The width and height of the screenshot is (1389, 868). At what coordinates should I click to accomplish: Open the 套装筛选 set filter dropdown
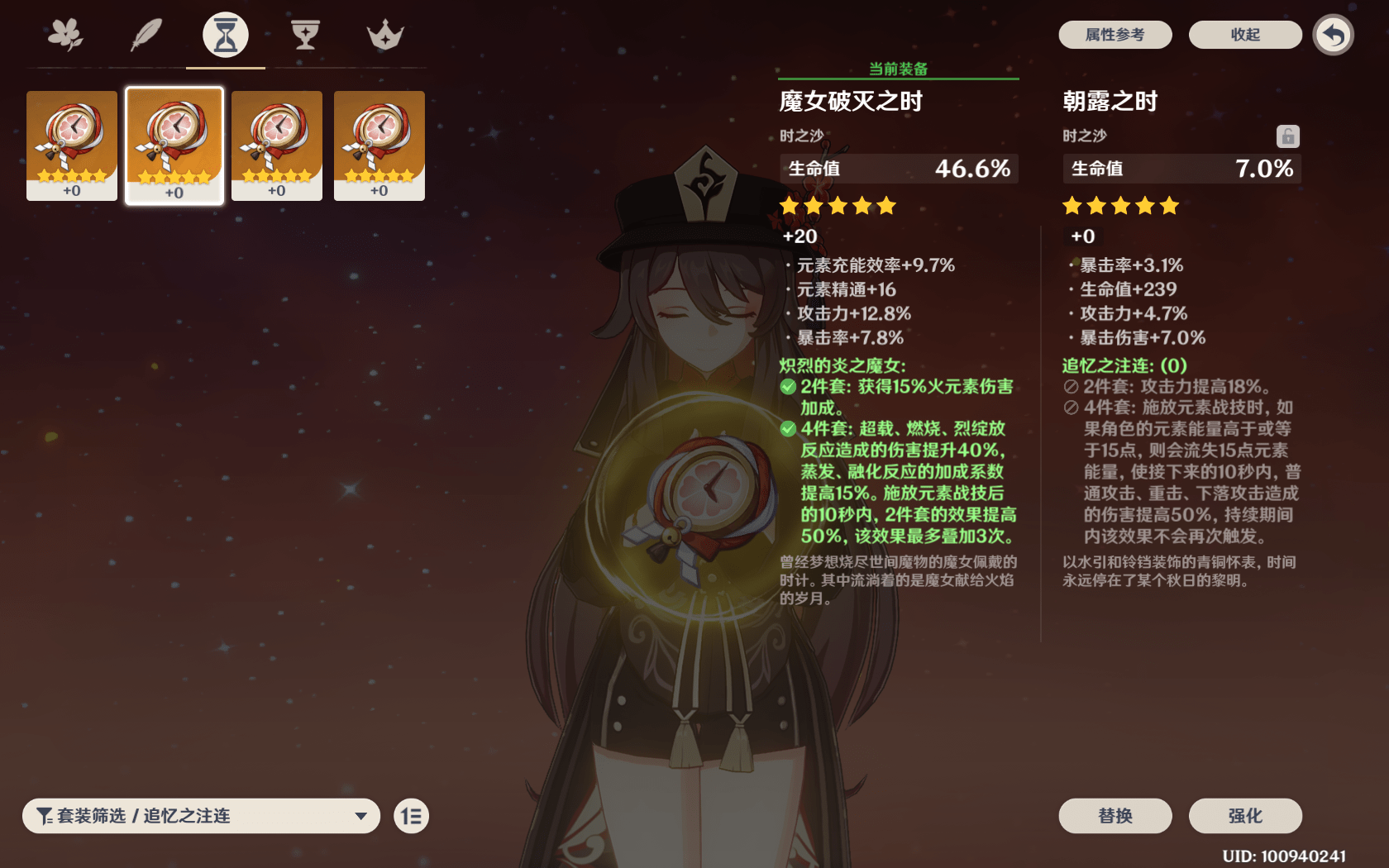[x=201, y=816]
